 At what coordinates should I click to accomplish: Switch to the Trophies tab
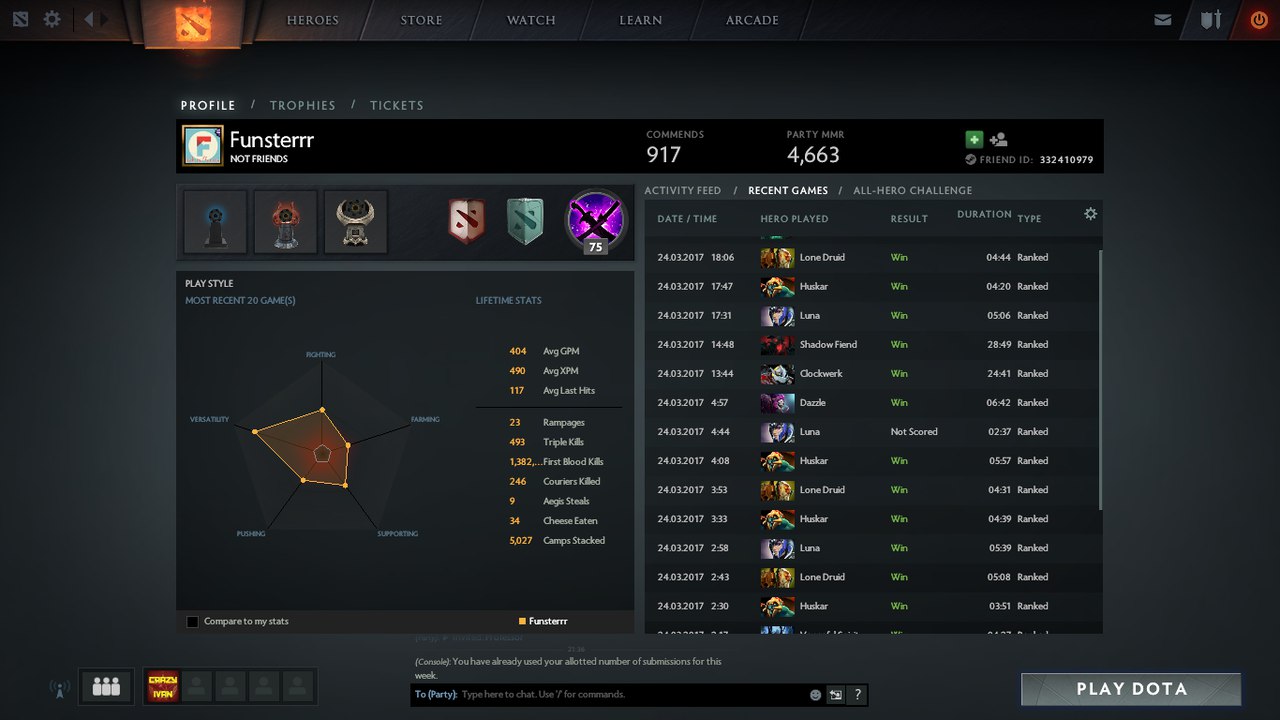click(x=302, y=105)
